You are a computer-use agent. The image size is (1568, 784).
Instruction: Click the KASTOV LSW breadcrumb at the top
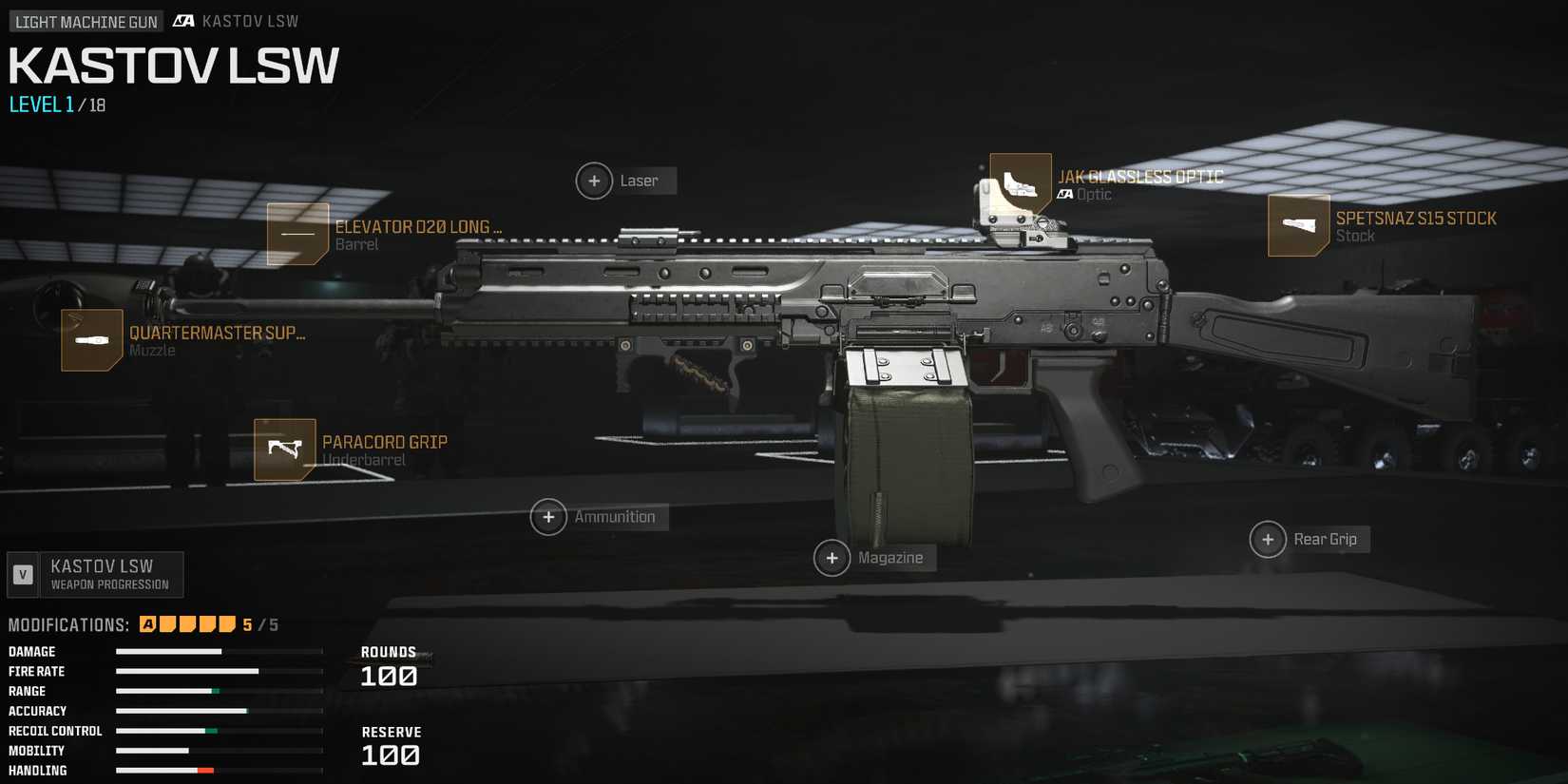pyautogui.click(x=250, y=20)
